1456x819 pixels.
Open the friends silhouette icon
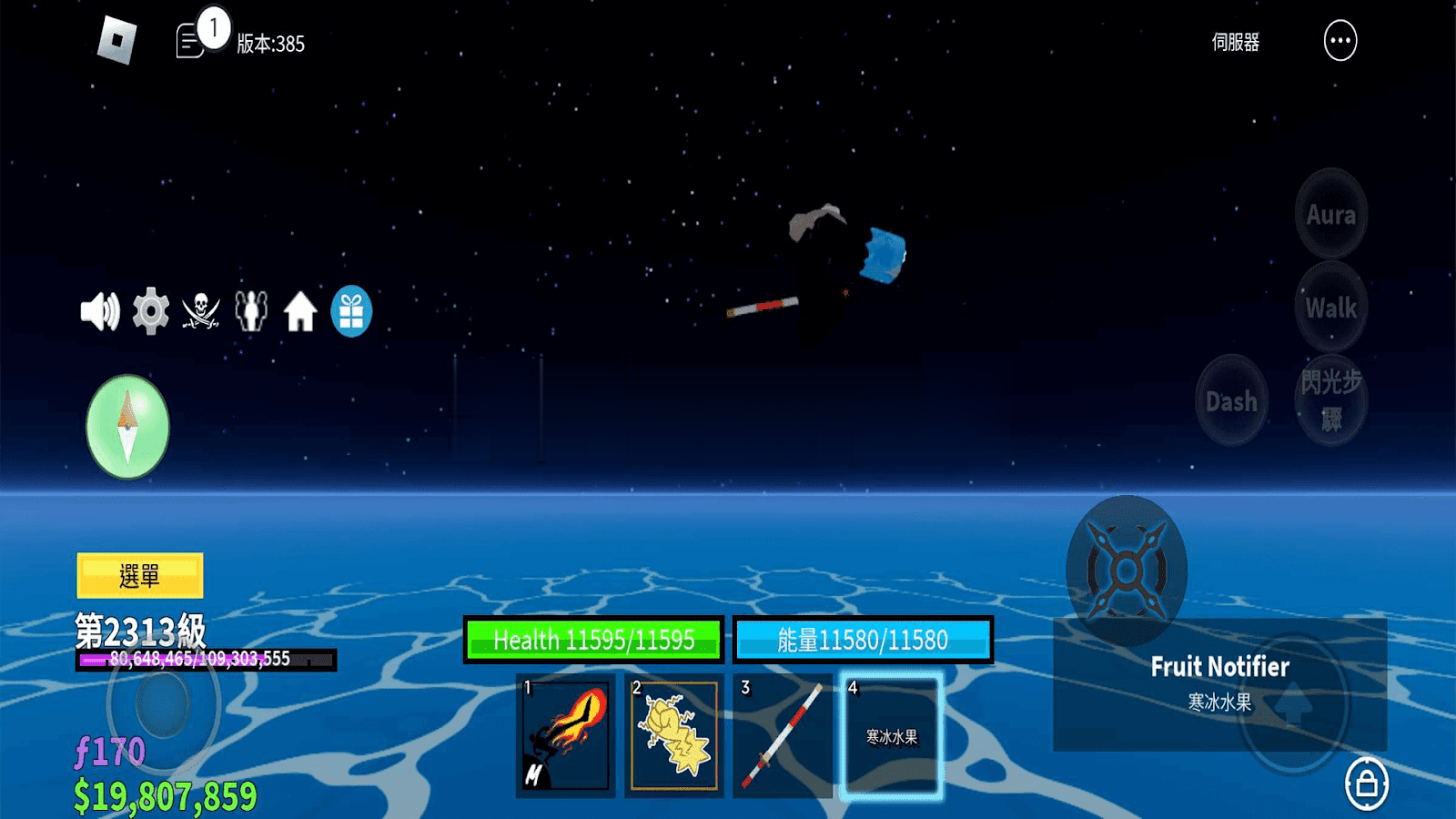[x=251, y=312]
